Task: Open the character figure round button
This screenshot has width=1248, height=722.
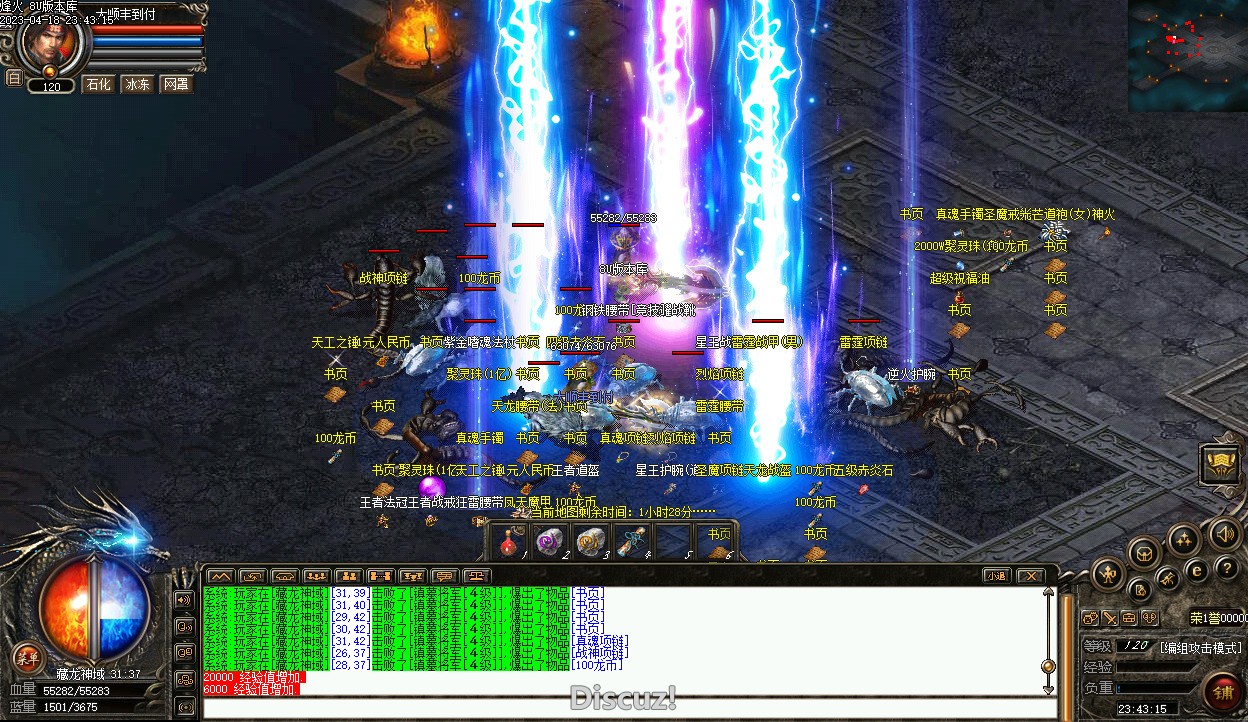Action: (1108, 573)
